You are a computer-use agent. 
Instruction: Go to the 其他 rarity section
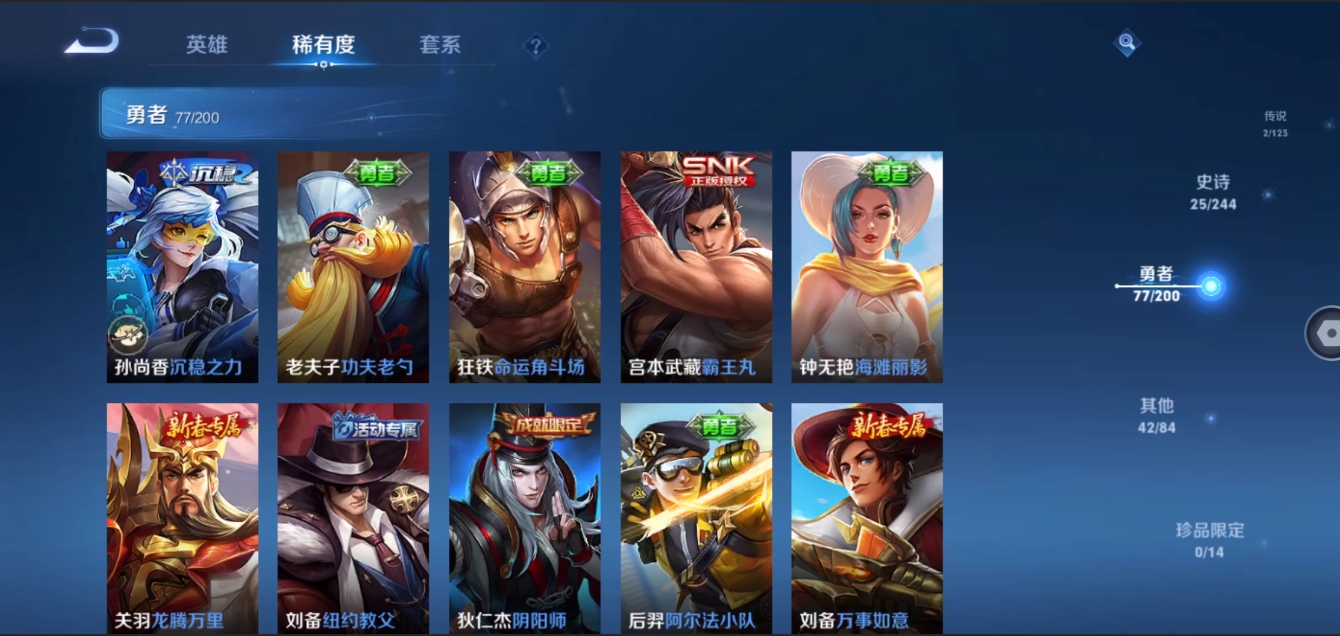1157,415
